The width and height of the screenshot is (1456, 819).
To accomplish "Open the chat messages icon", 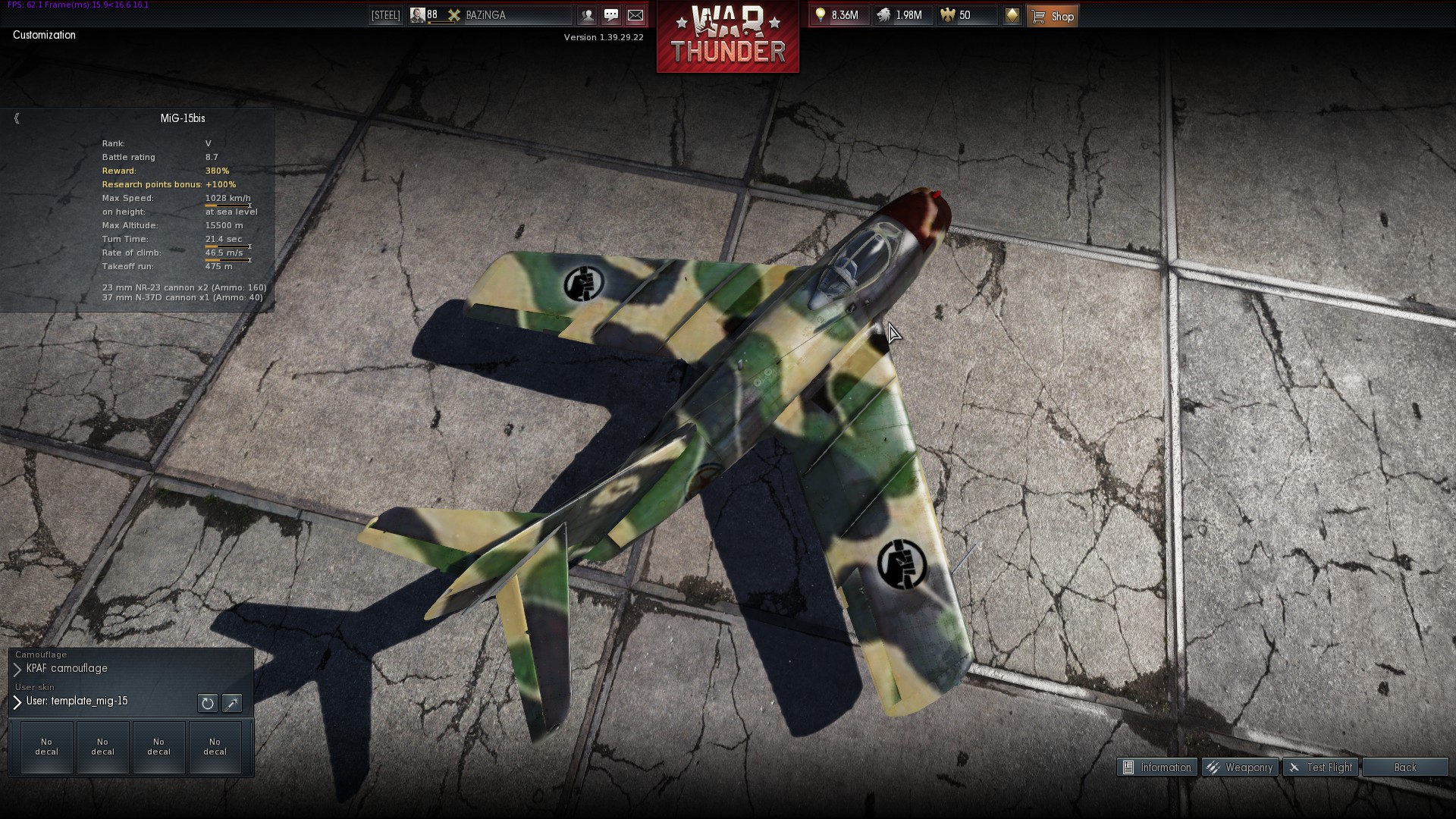I will (611, 15).
